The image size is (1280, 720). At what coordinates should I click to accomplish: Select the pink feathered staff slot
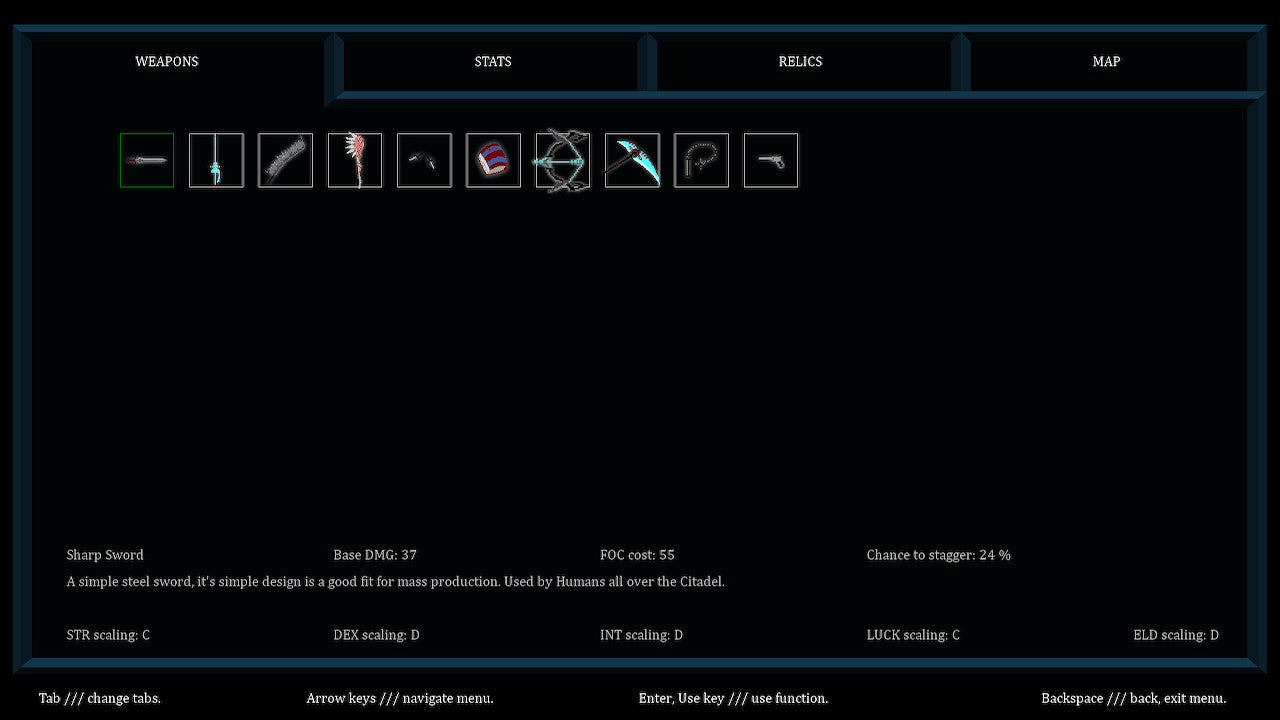(x=355, y=160)
